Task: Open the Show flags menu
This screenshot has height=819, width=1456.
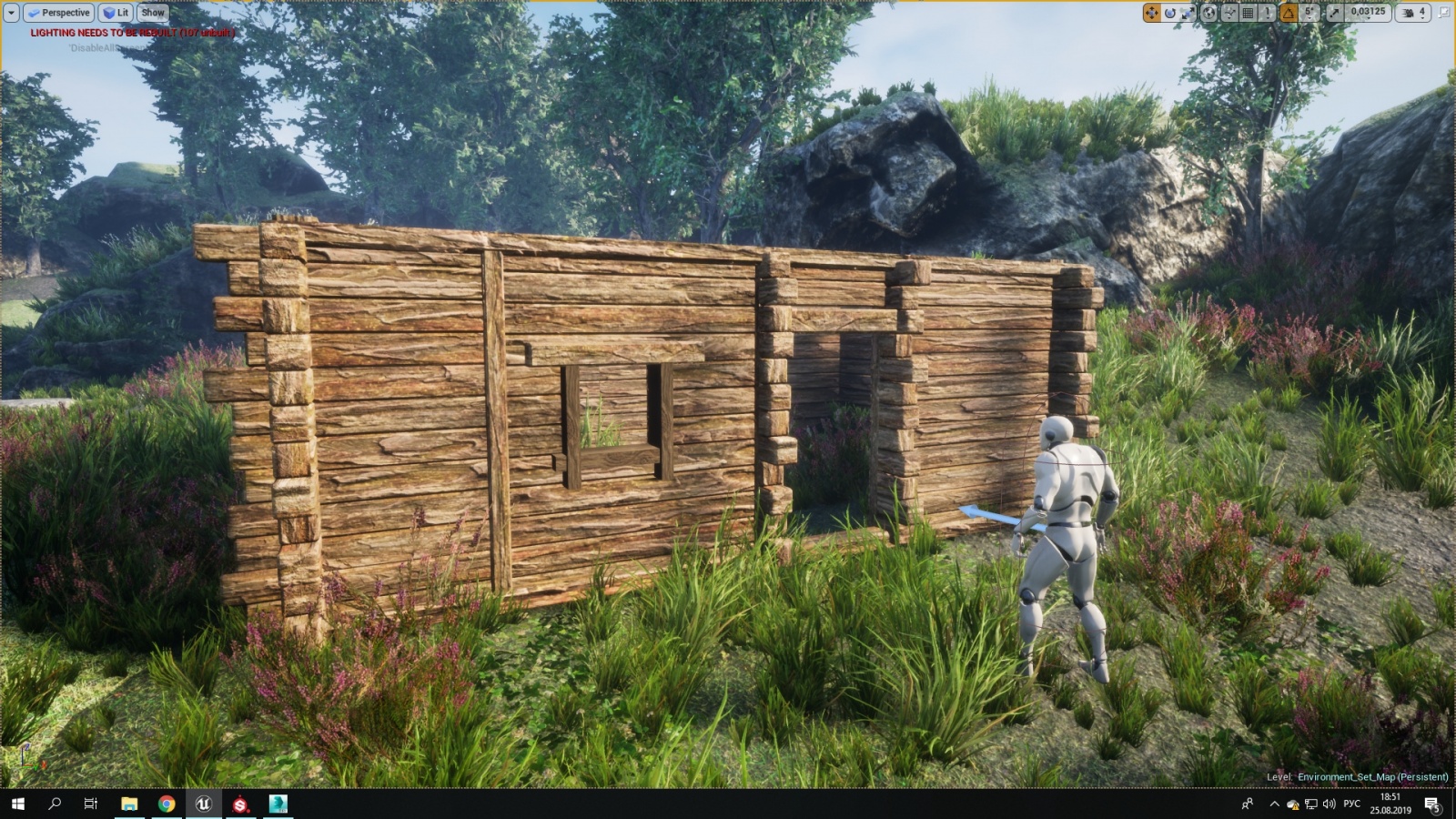Action: pos(153,13)
